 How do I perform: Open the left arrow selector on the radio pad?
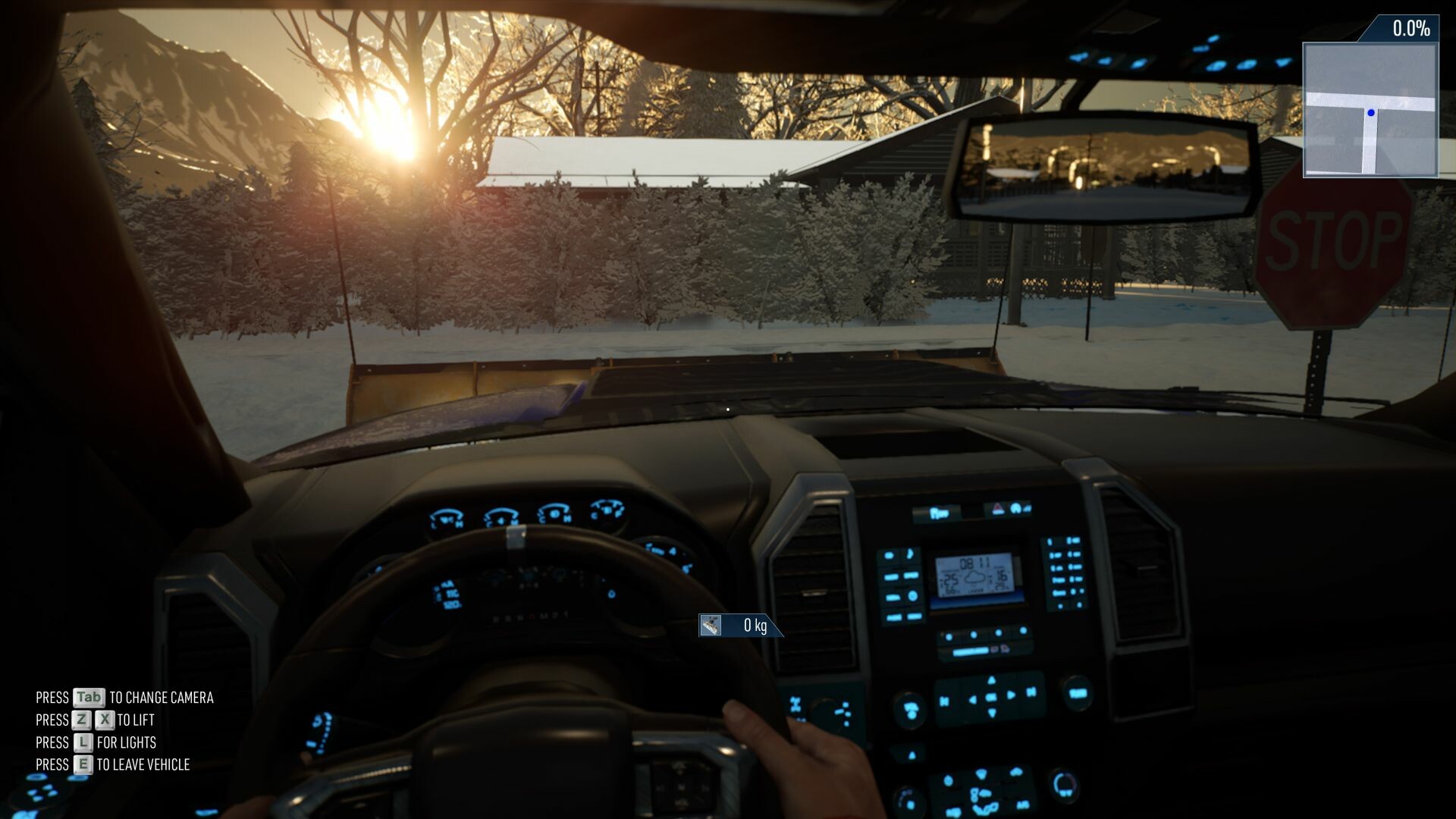[x=972, y=700]
